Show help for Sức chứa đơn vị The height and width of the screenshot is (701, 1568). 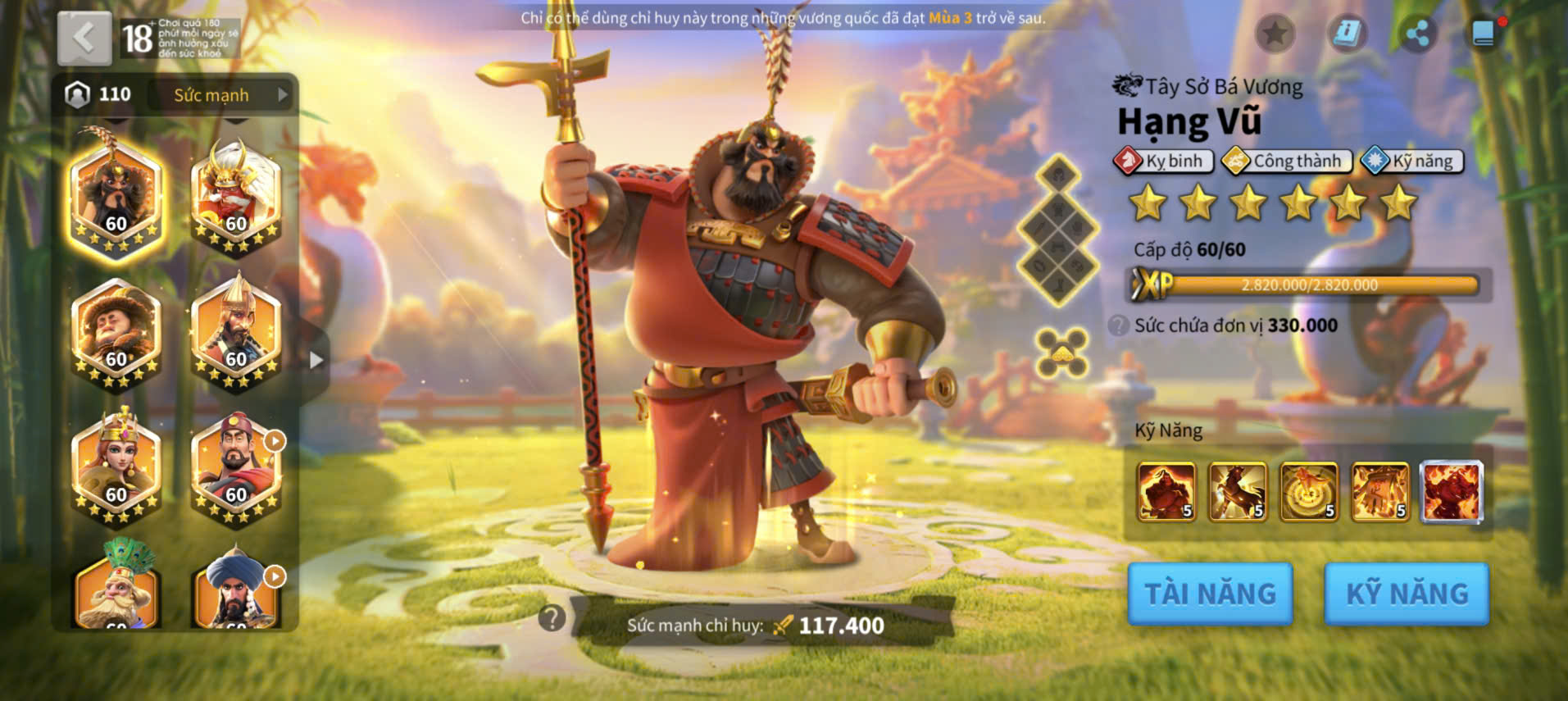pos(1118,325)
